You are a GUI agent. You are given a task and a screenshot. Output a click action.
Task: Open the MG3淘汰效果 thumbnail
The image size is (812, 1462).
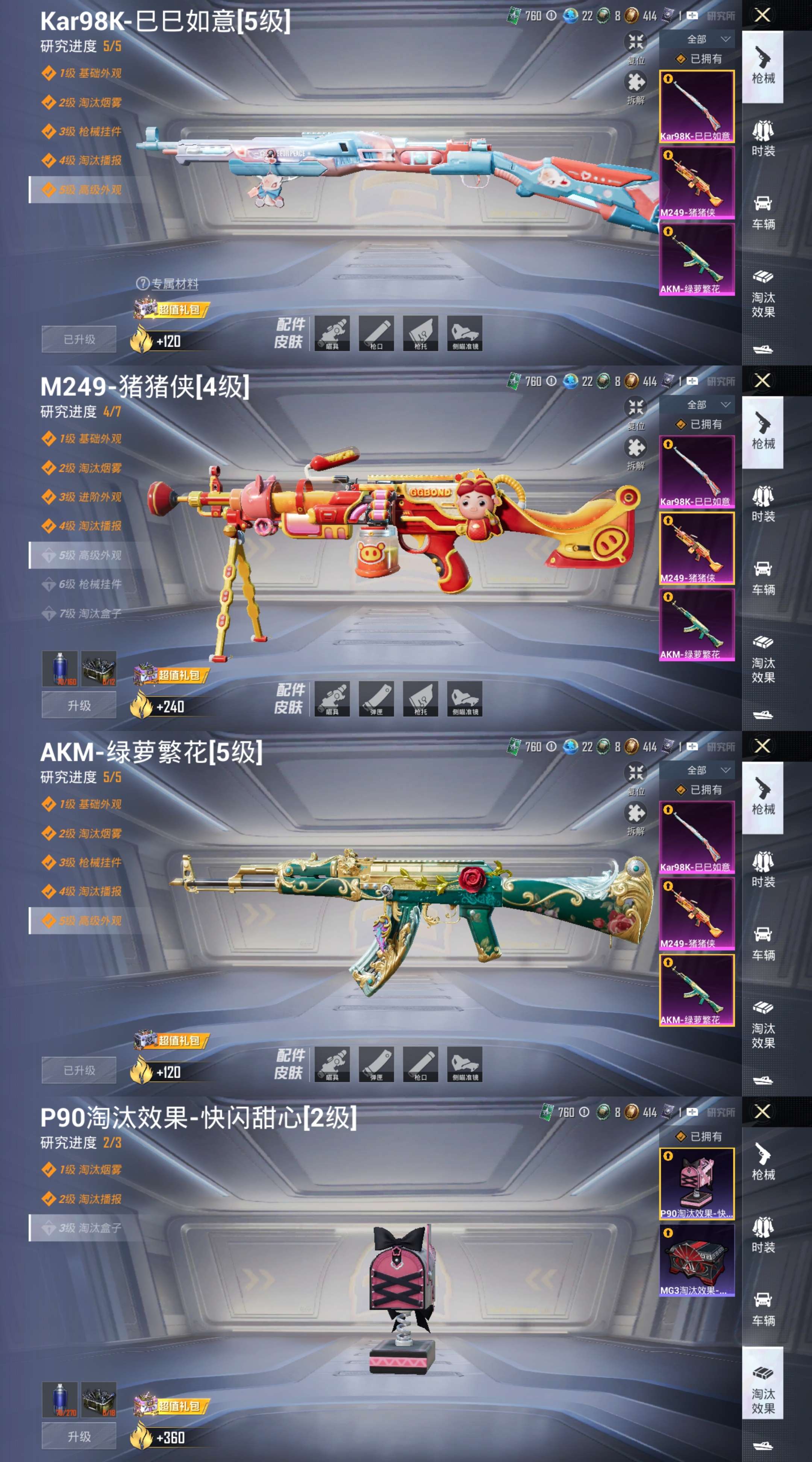(697, 1260)
